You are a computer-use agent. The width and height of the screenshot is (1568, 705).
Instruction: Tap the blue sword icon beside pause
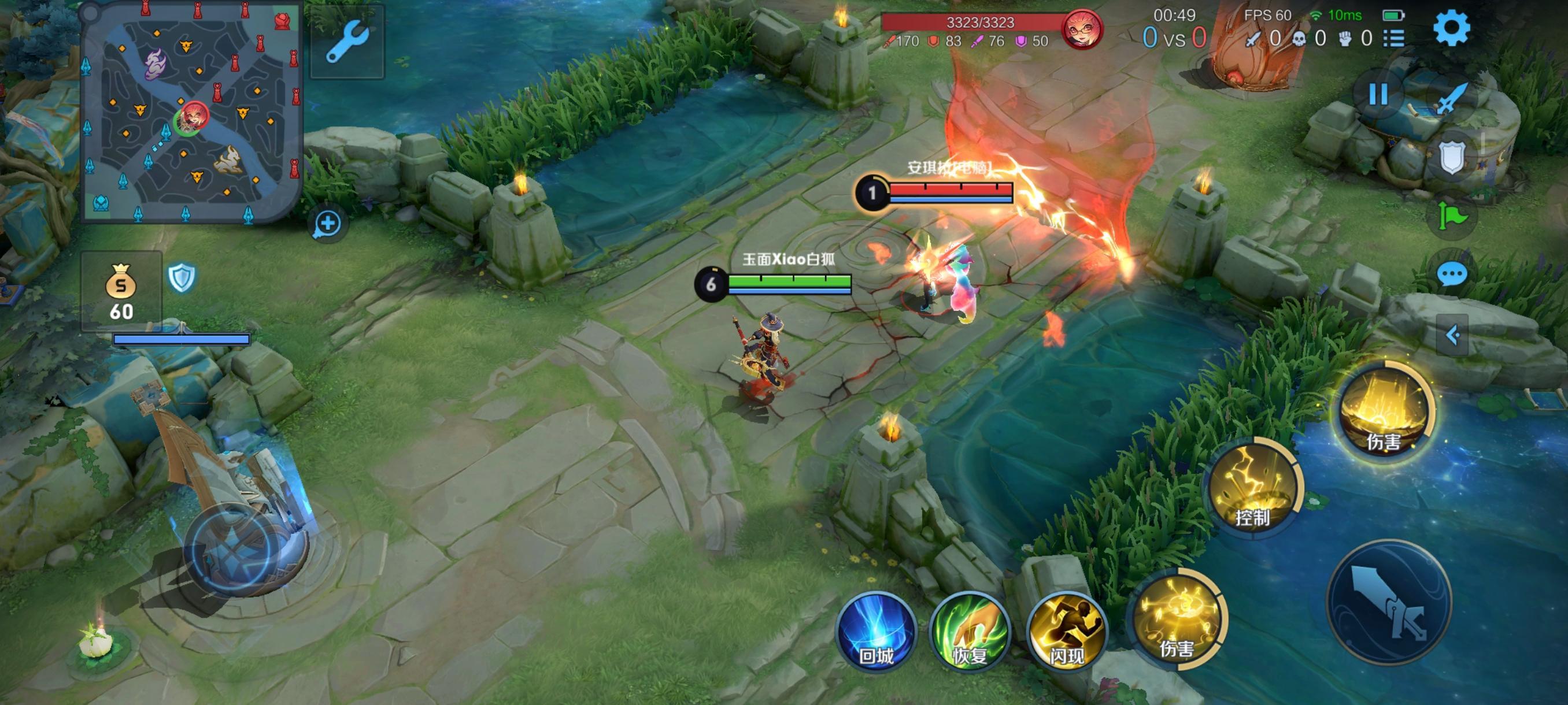1452,97
